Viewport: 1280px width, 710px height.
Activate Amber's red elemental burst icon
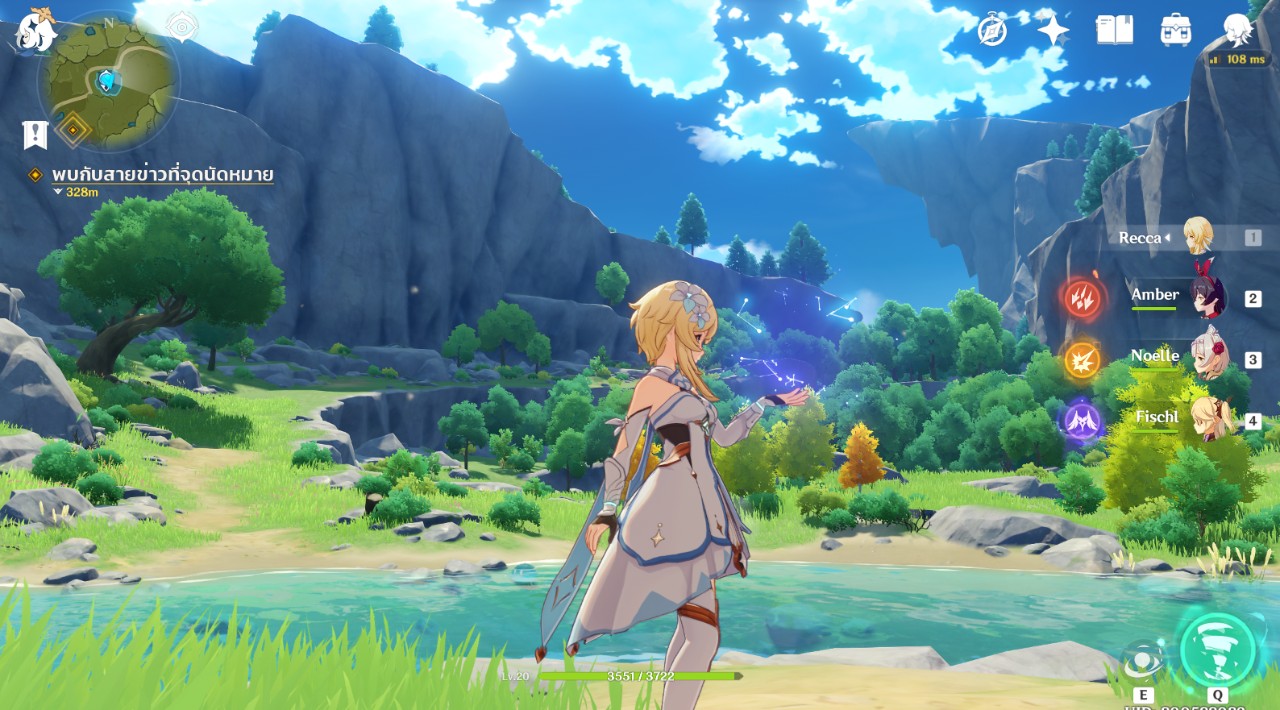point(1082,297)
